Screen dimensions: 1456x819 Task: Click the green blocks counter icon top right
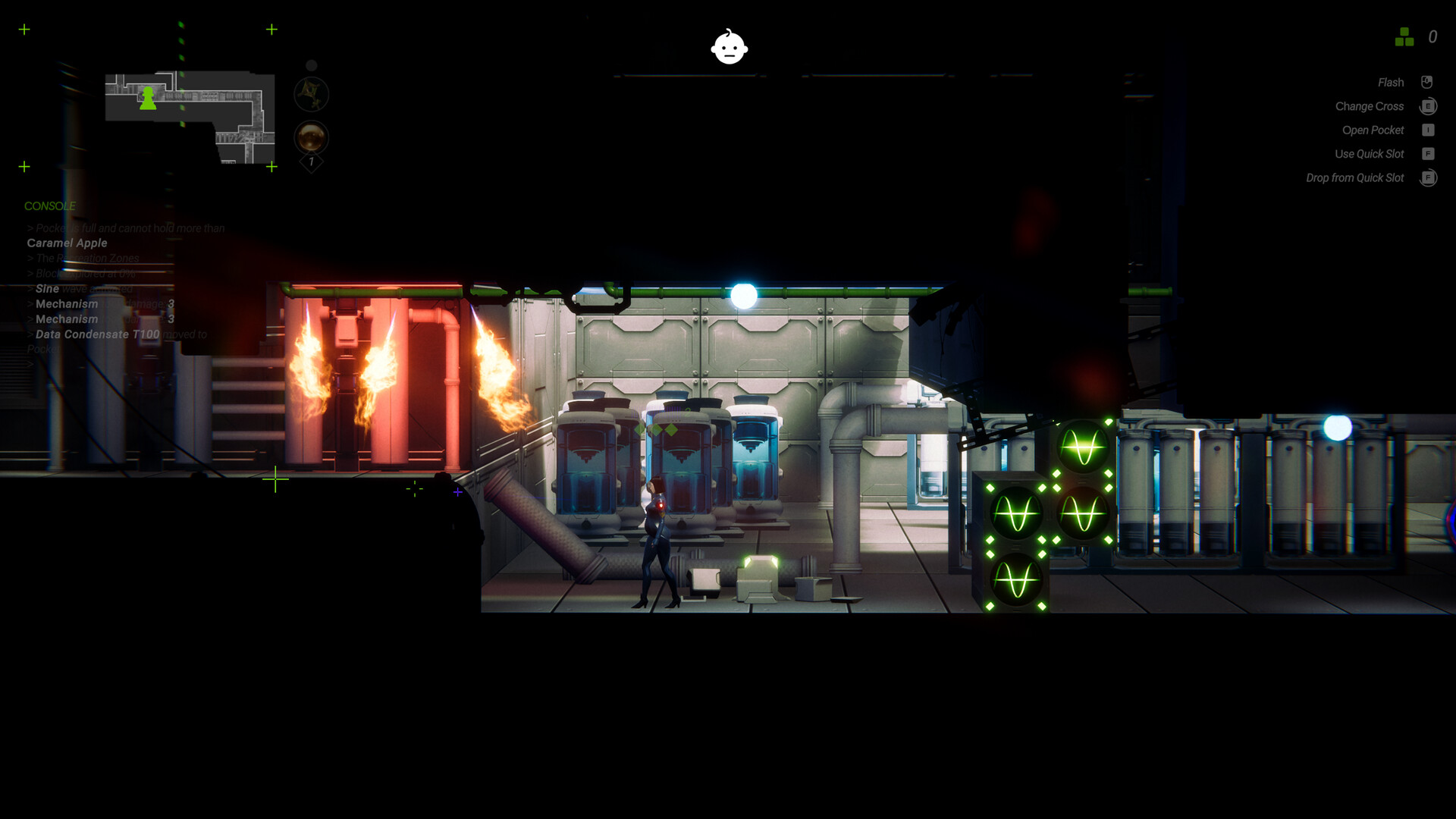click(x=1404, y=36)
